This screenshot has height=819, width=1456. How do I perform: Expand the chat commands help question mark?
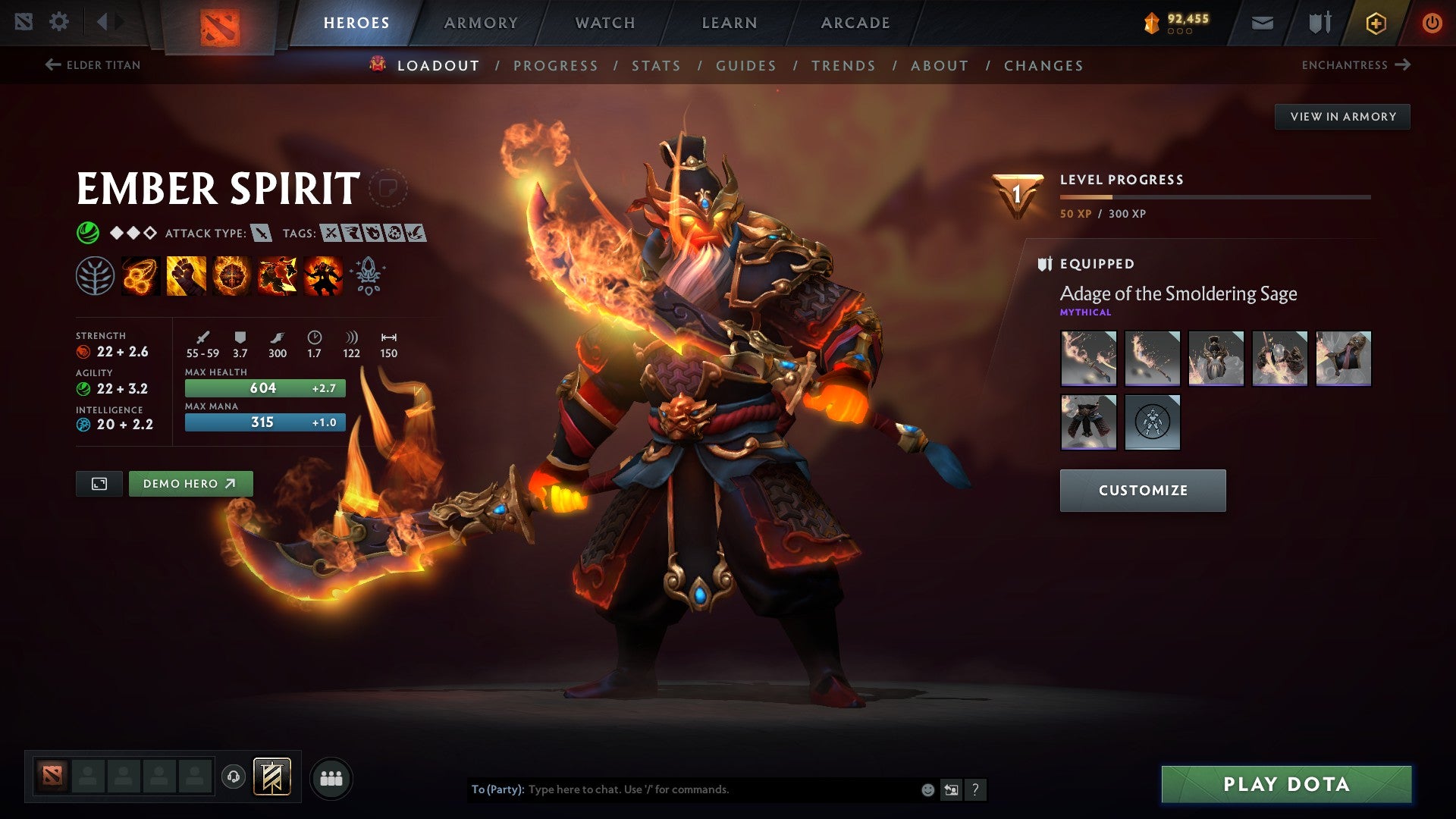[x=975, y=790]
